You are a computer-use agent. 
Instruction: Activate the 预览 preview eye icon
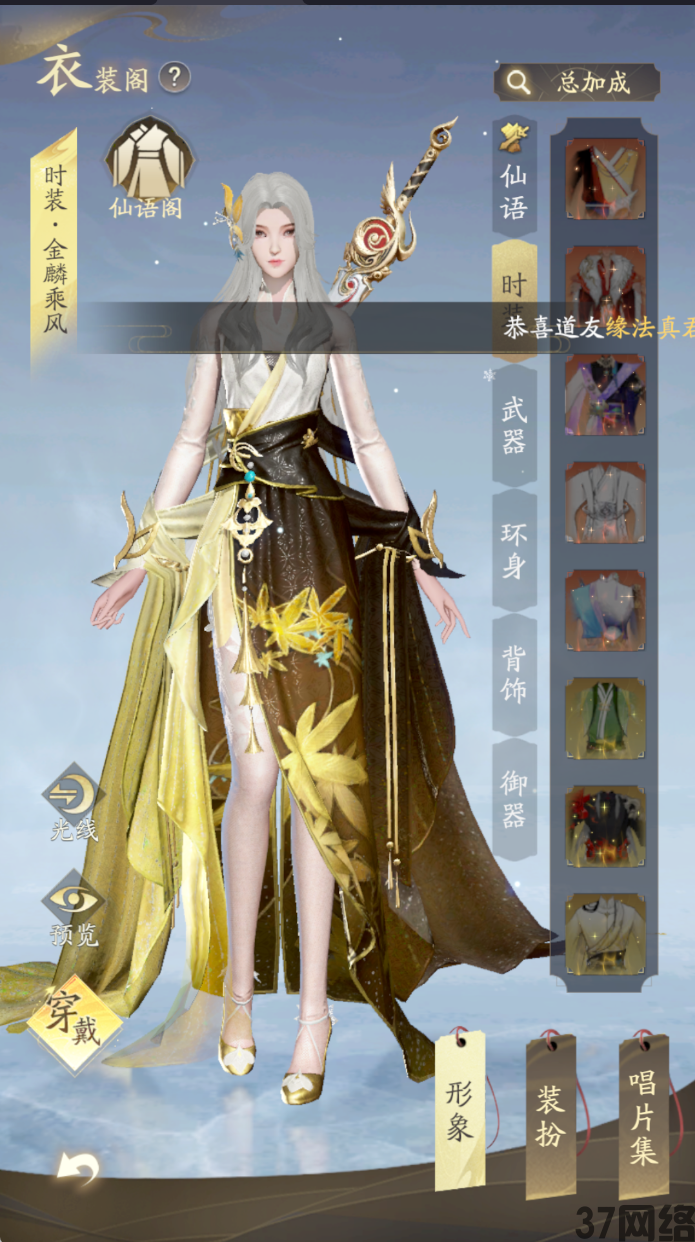[x=74, y=907]
